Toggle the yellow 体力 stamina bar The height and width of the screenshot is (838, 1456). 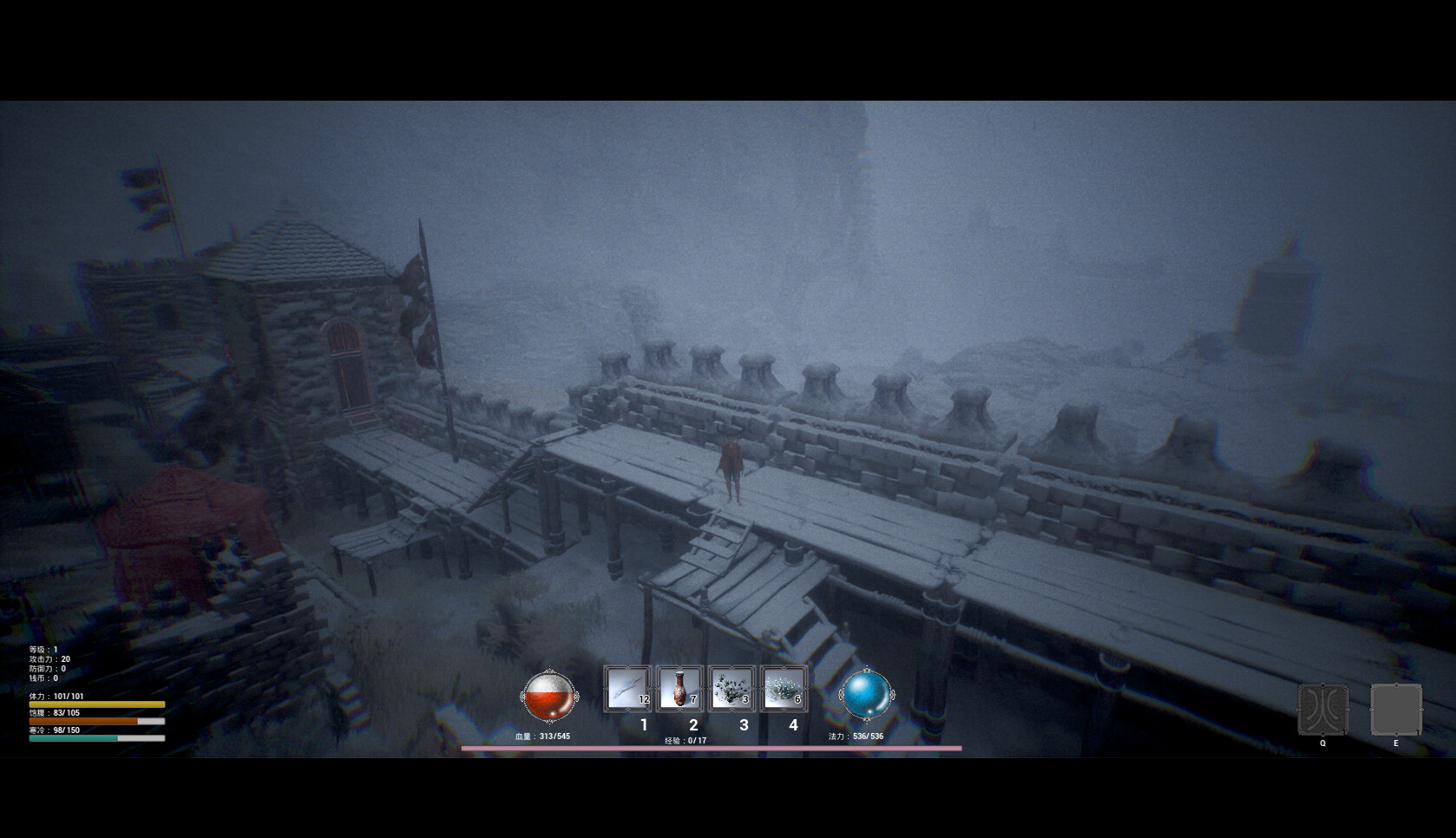[x=95, y=705]
